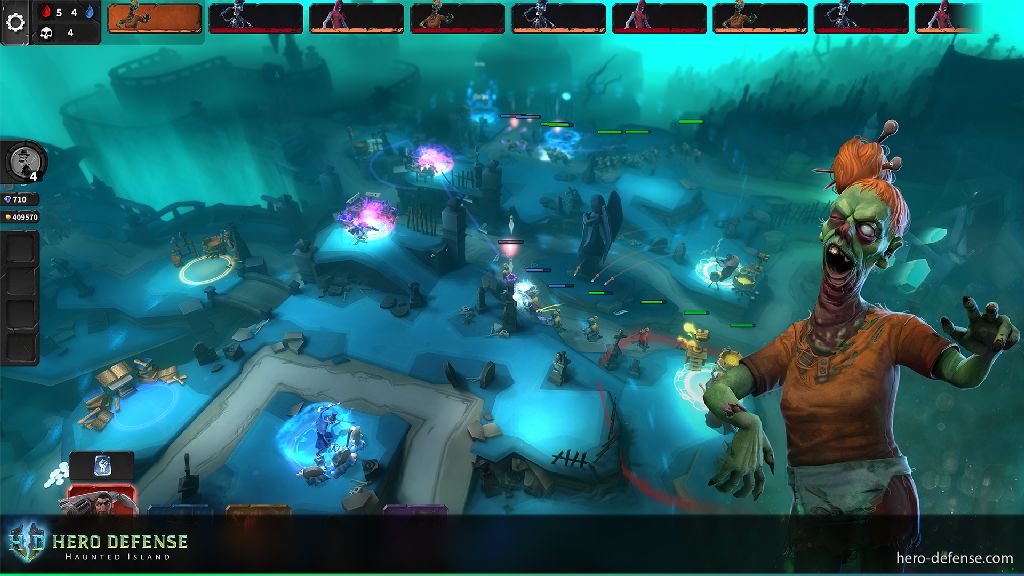Click the round grey hat-wearing character portrait
1024x576 pixels.
pyautogui.click(x=24, y=161)
